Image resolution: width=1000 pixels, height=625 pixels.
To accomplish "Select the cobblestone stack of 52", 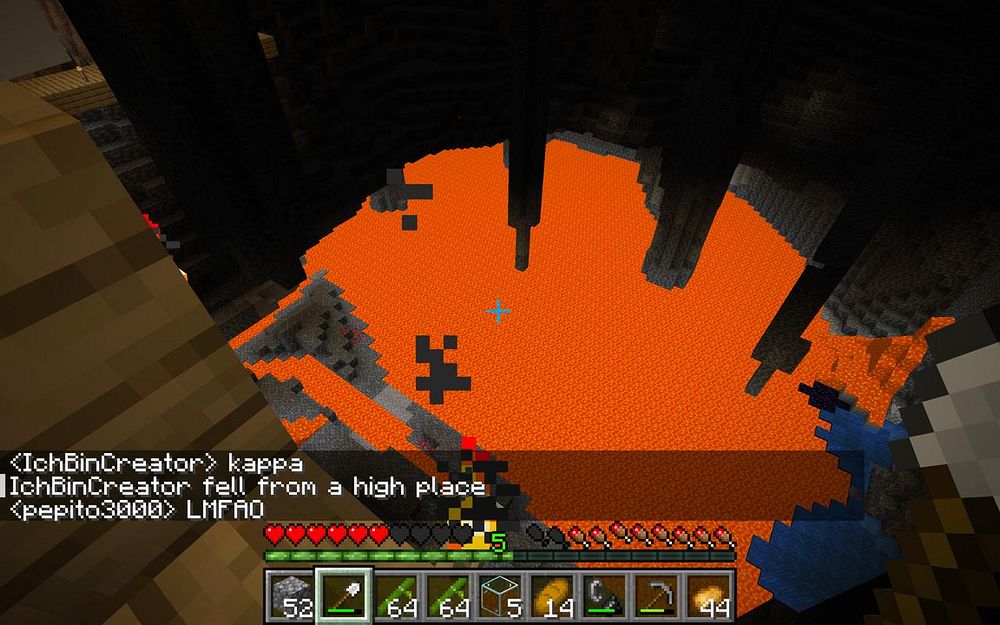I will click(x=291, y=595).
